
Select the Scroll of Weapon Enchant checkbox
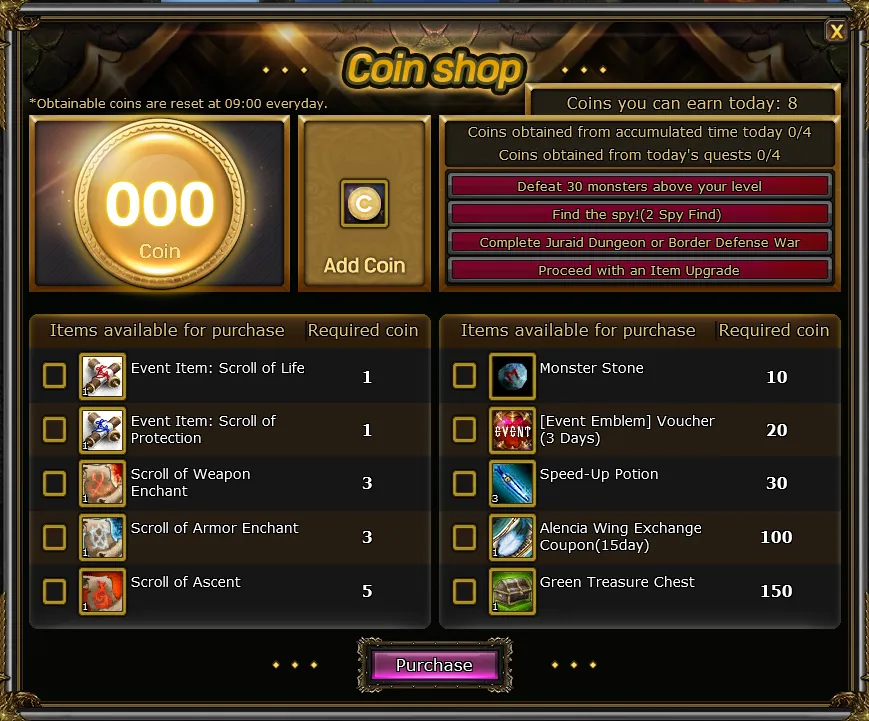click(55, 483)
